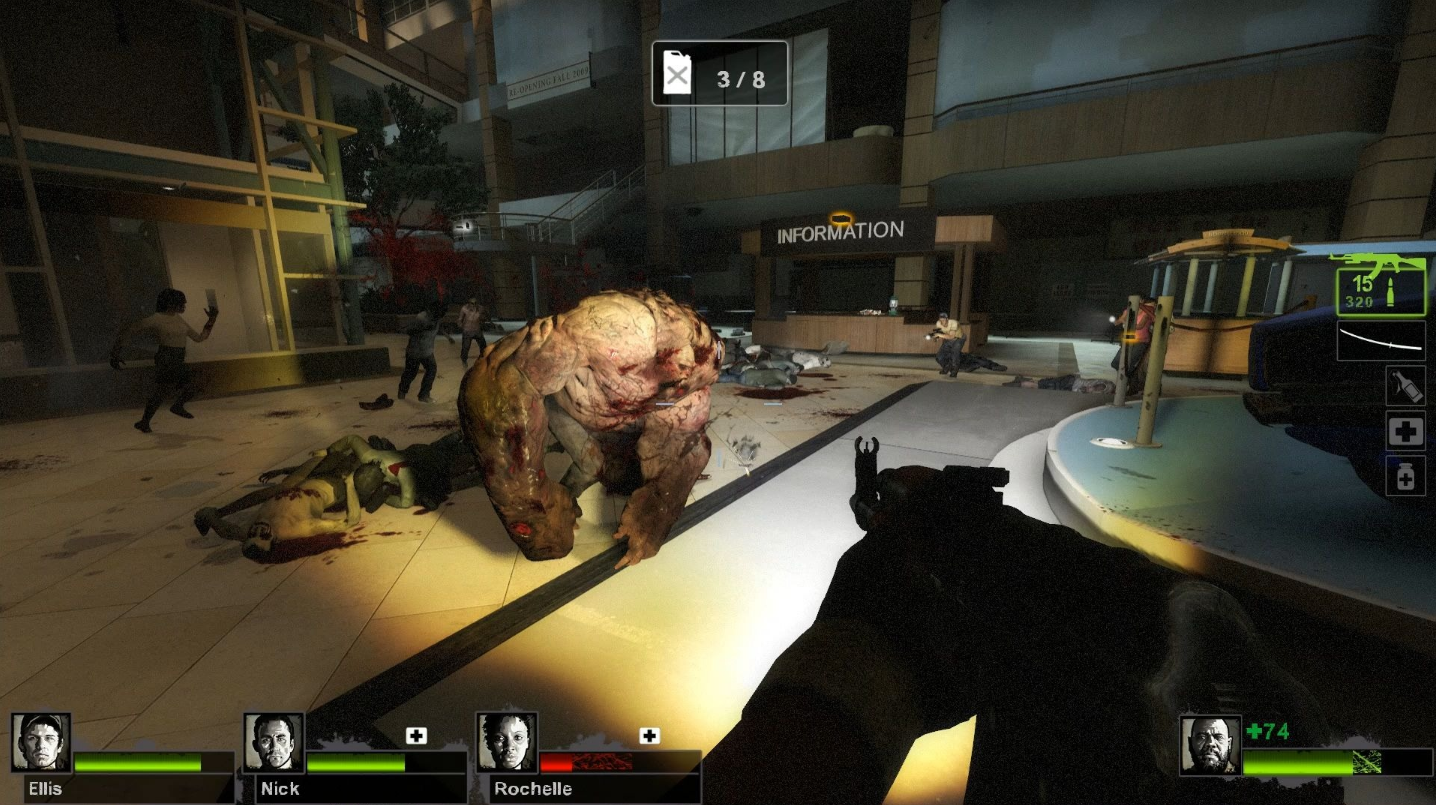Select the pain pills slot
1436x805 pixels.
(x=1405, y=476)
